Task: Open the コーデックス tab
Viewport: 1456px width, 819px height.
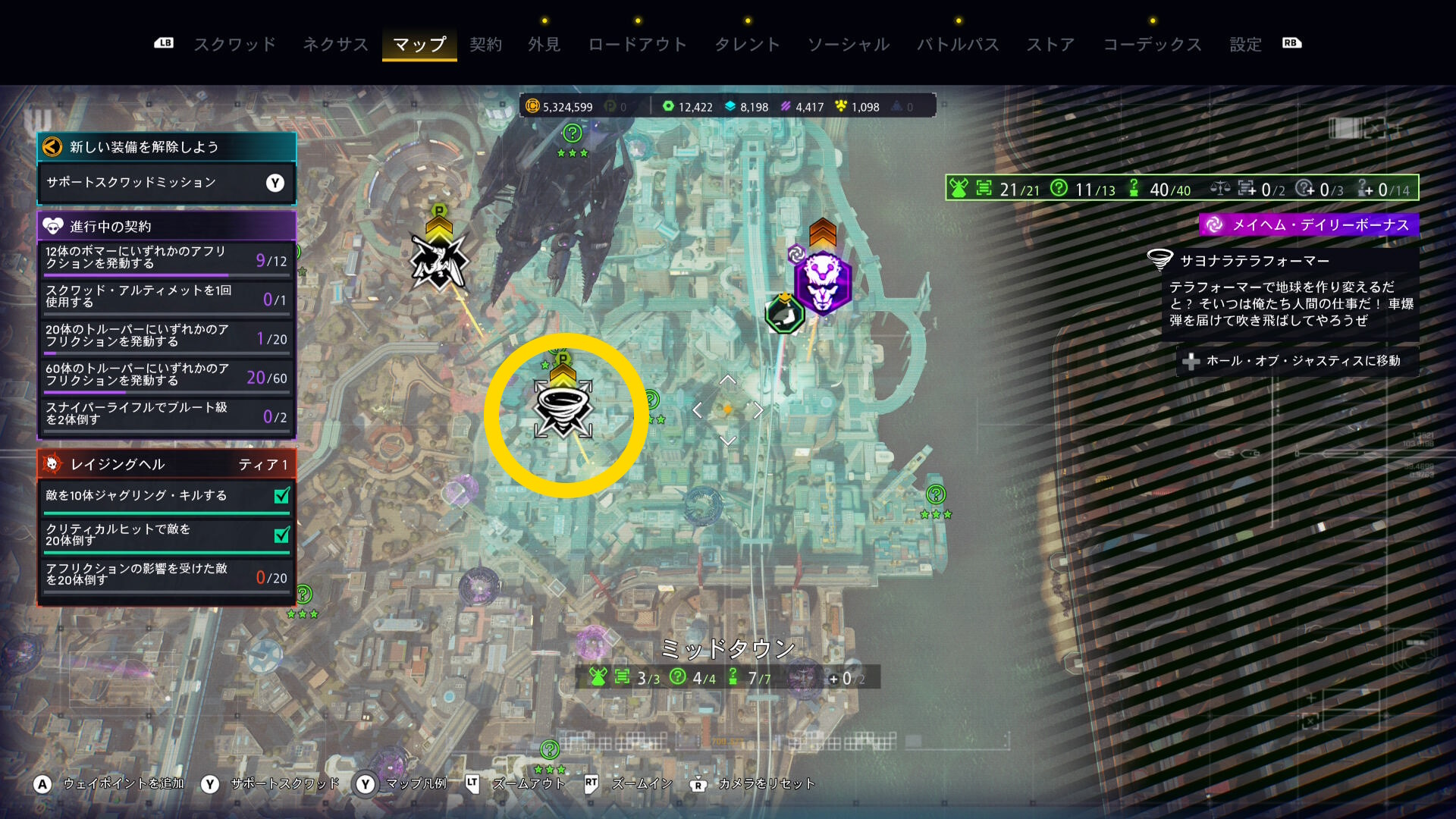Action: (x=1152, y=44)
